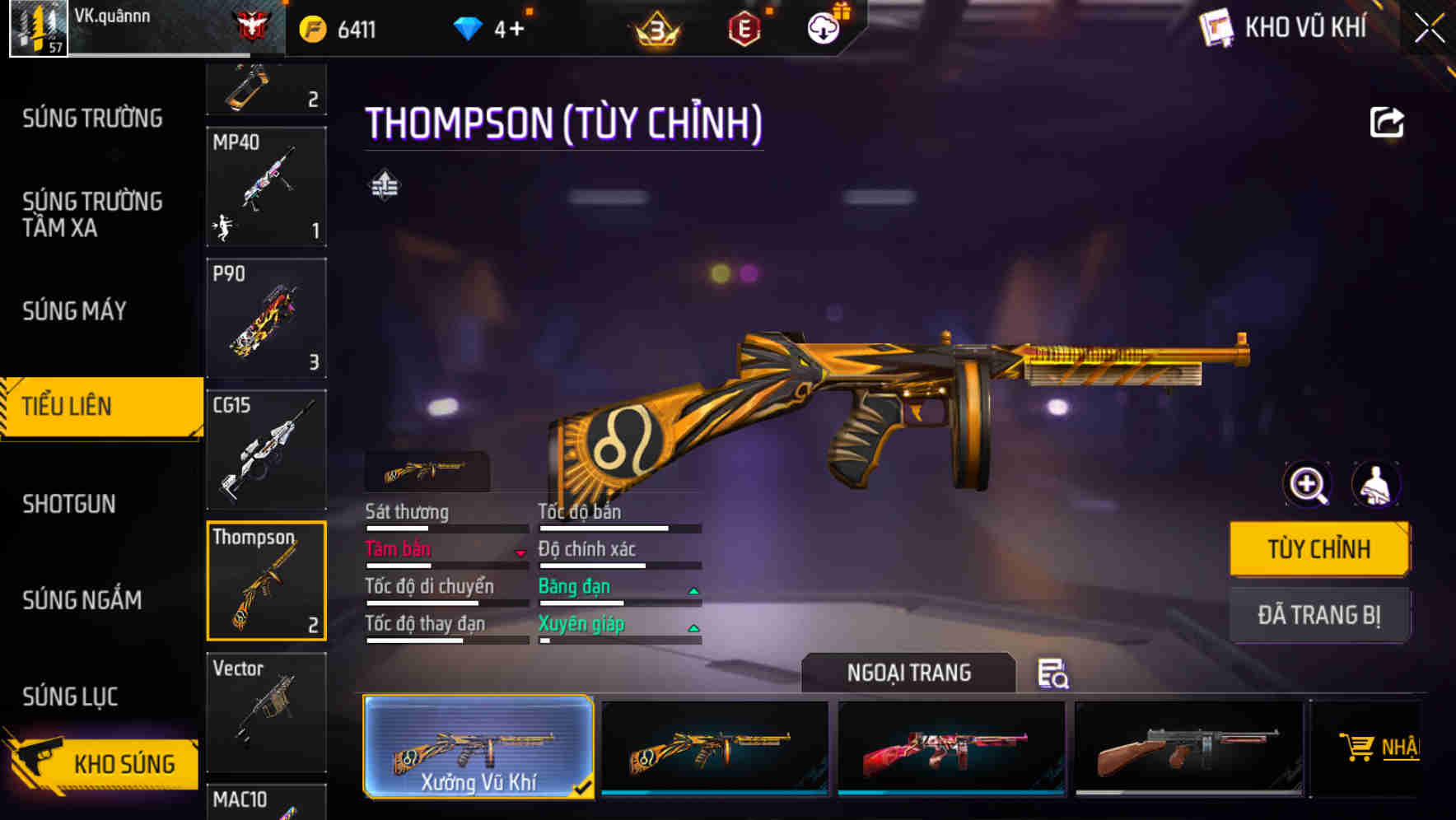Click the magnifier weapon zoom icon
This screenshot has height=820, width=1456.
tap(1307, 485)
